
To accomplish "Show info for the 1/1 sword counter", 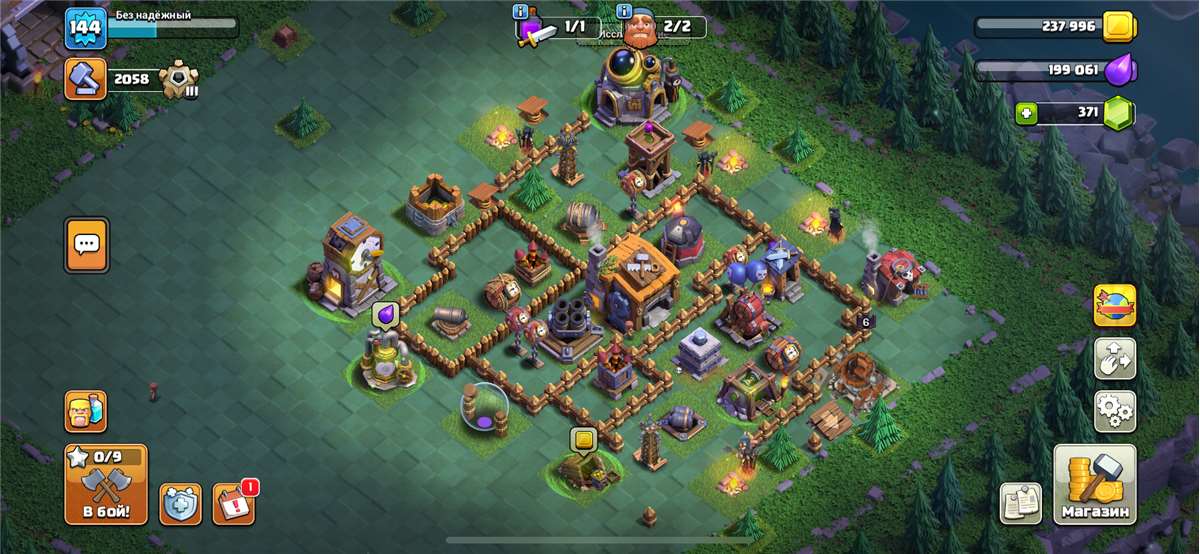I will point(520,12).
